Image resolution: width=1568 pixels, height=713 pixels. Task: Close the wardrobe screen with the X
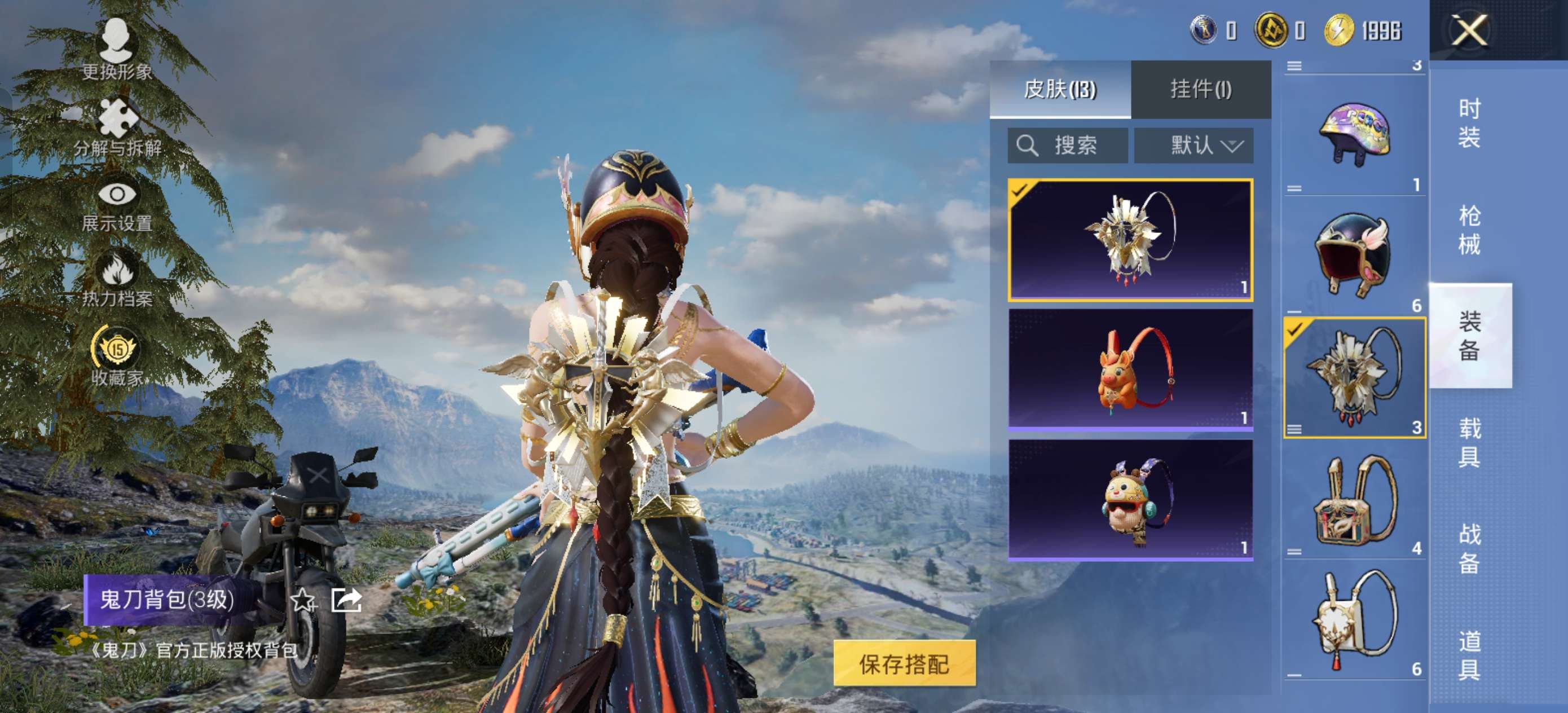pyautogui.click(x=1469, y=30)
